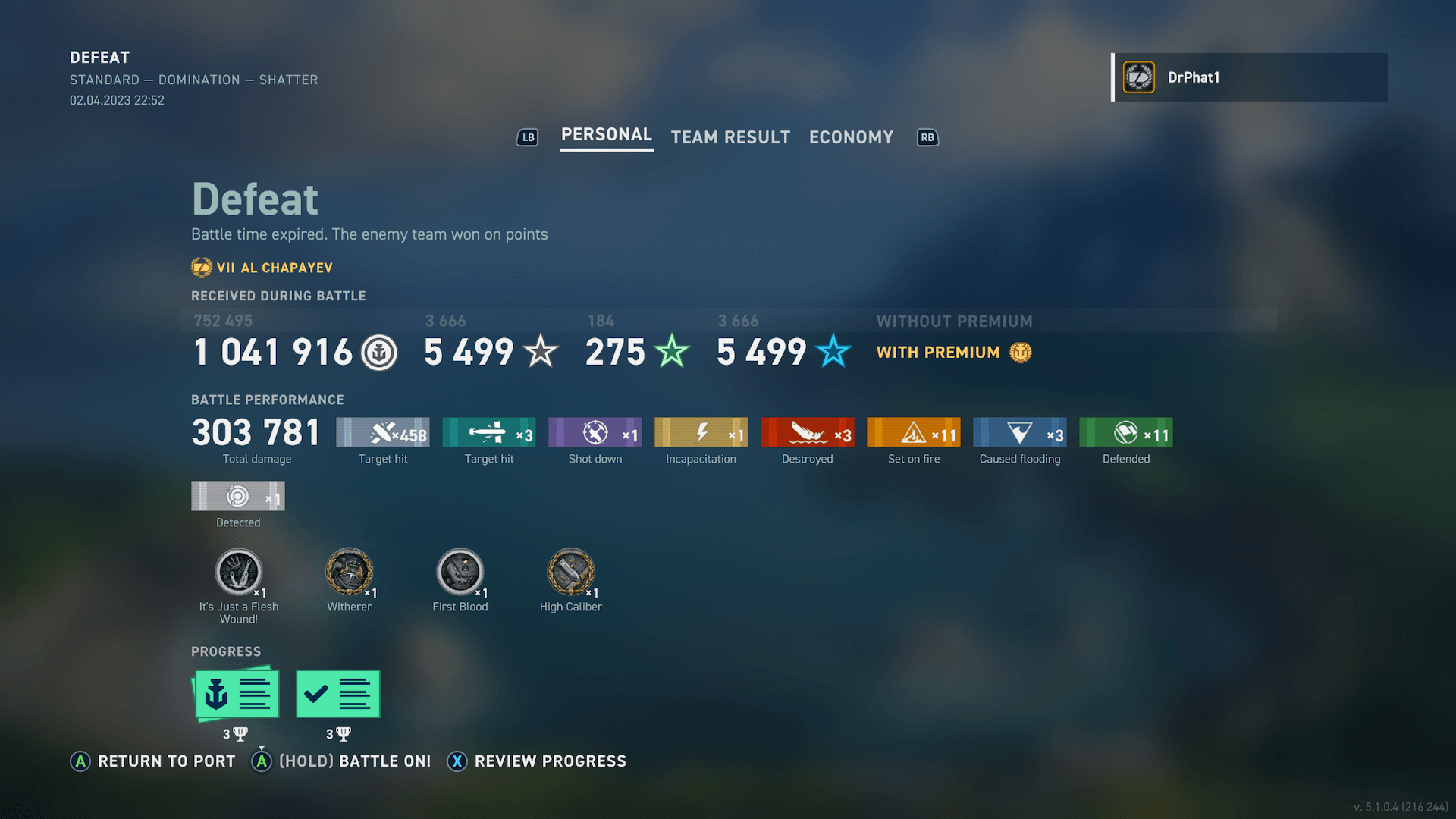Click the Shot down ribbon
1456x819 pixels.
[x=595, y=432]
